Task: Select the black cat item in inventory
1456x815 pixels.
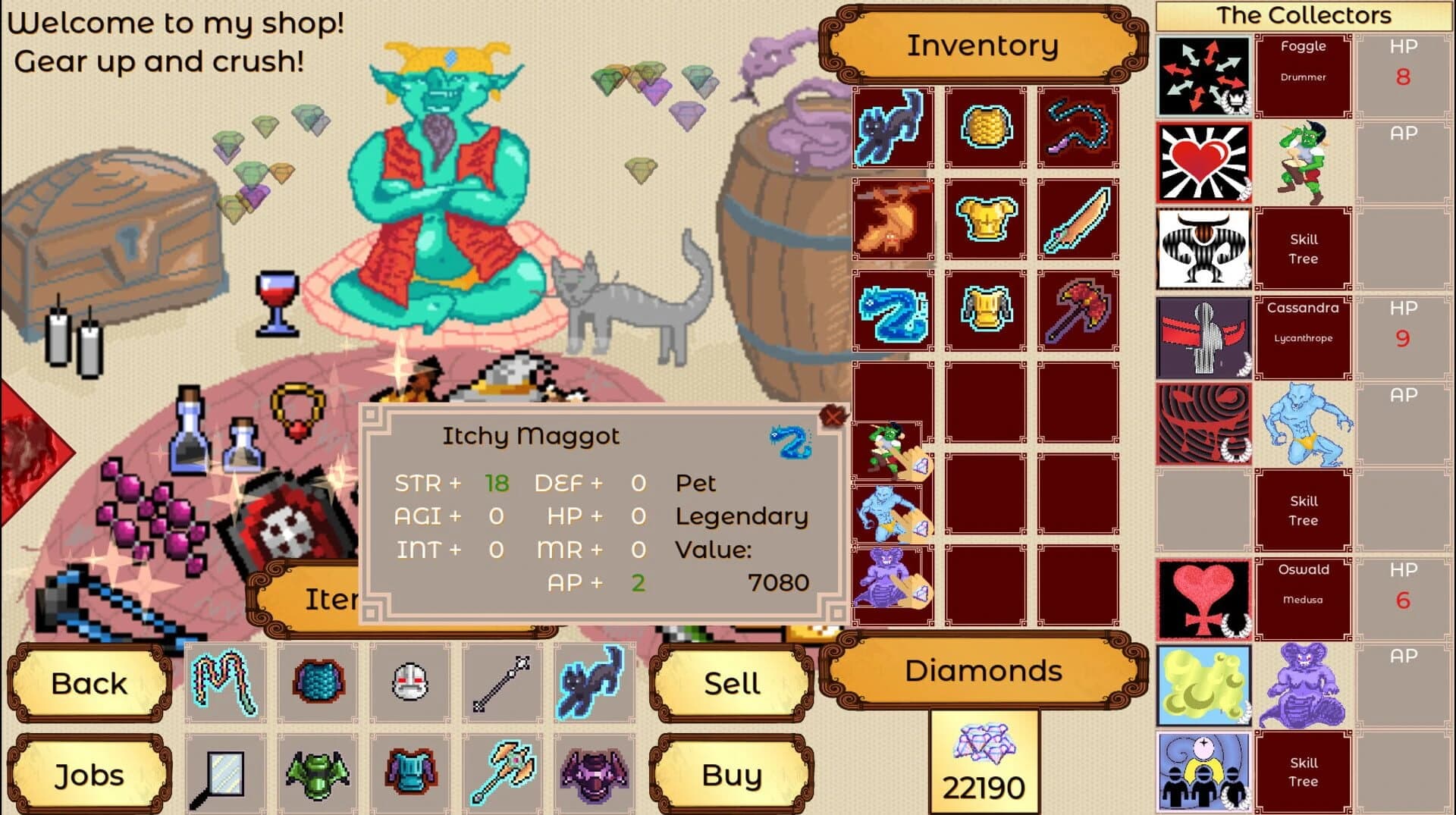Action: tap(893, 127)
